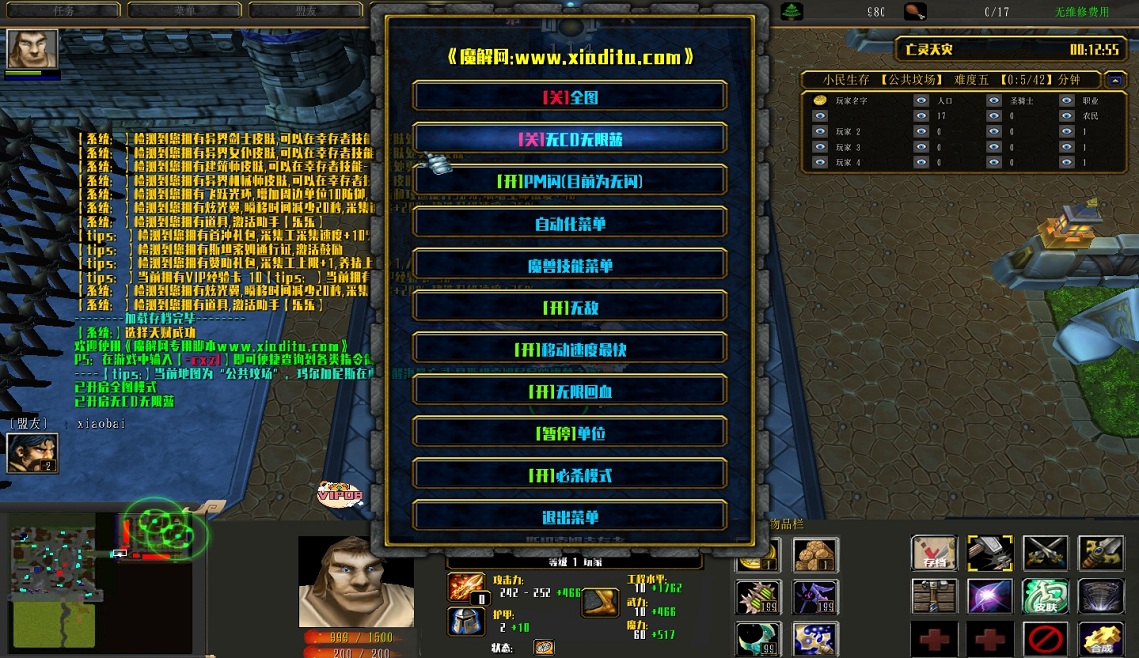1139x658 pixels.
Task: Open the 自动化菜单 automation menu
Action: coord(569,224)
